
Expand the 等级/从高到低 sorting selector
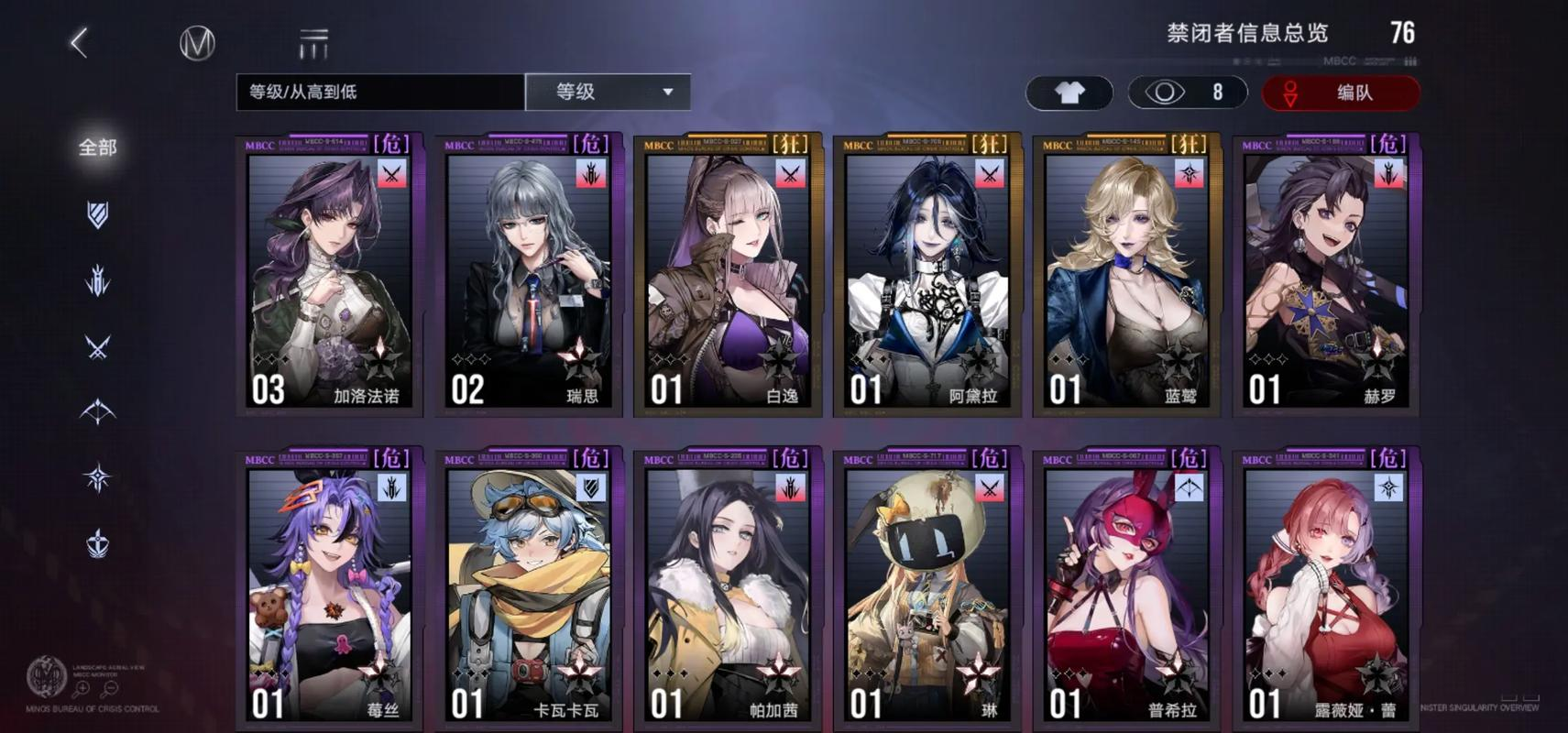[x=378, y=92]
